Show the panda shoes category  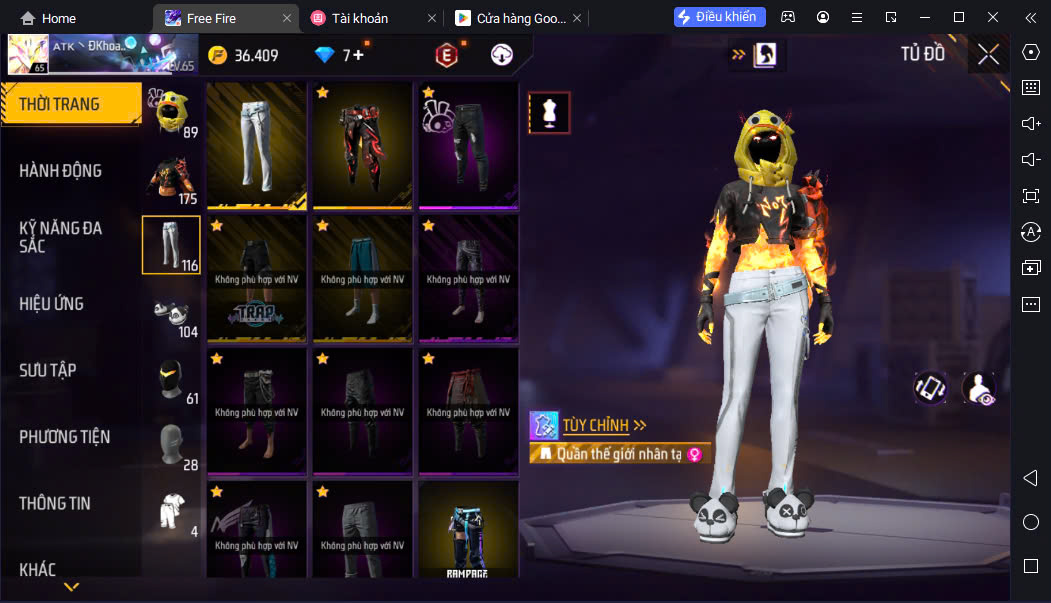tap(171, 311)
